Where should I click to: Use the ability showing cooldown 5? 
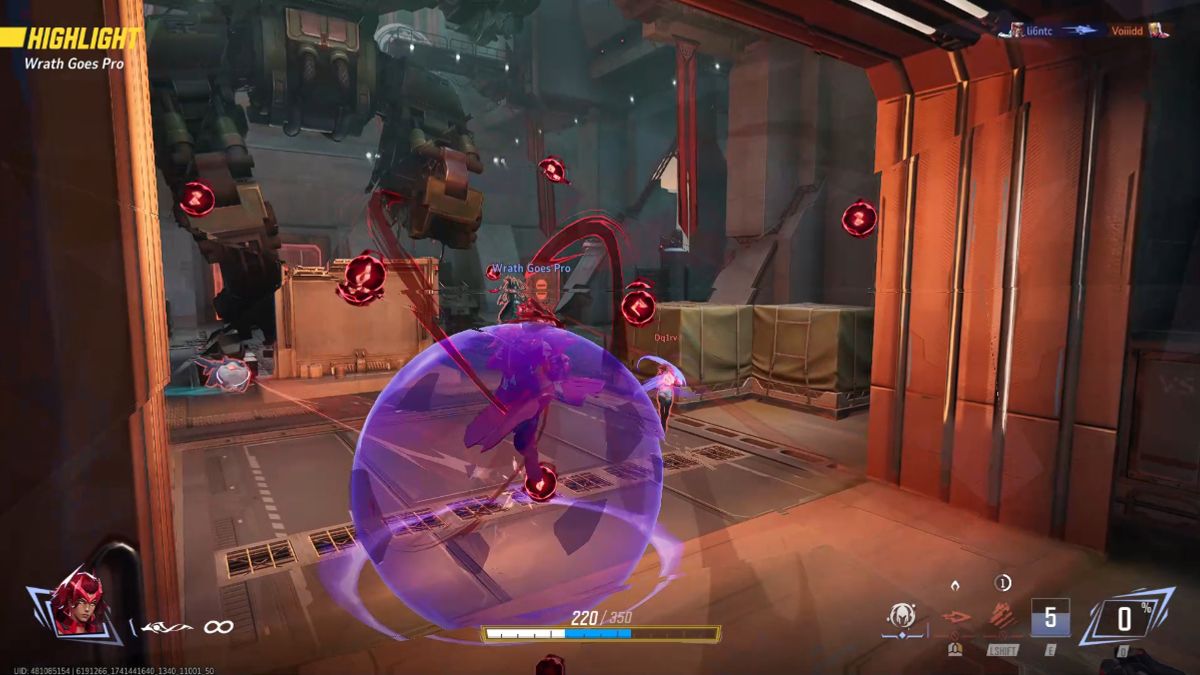coord(1050,618)
